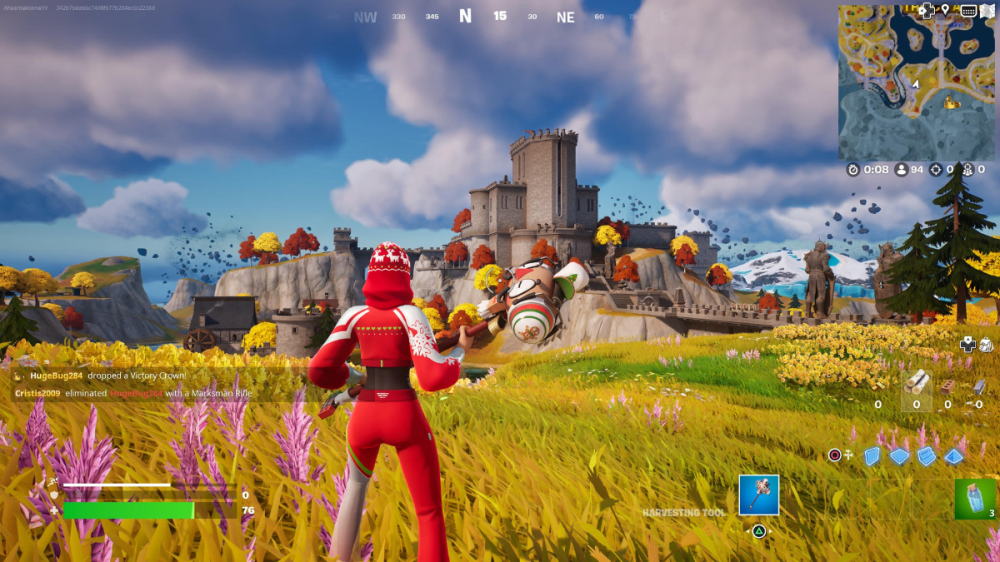Screen dimensions: 1000x562
Task: Select the floor building piece
Action: (899, 456)
